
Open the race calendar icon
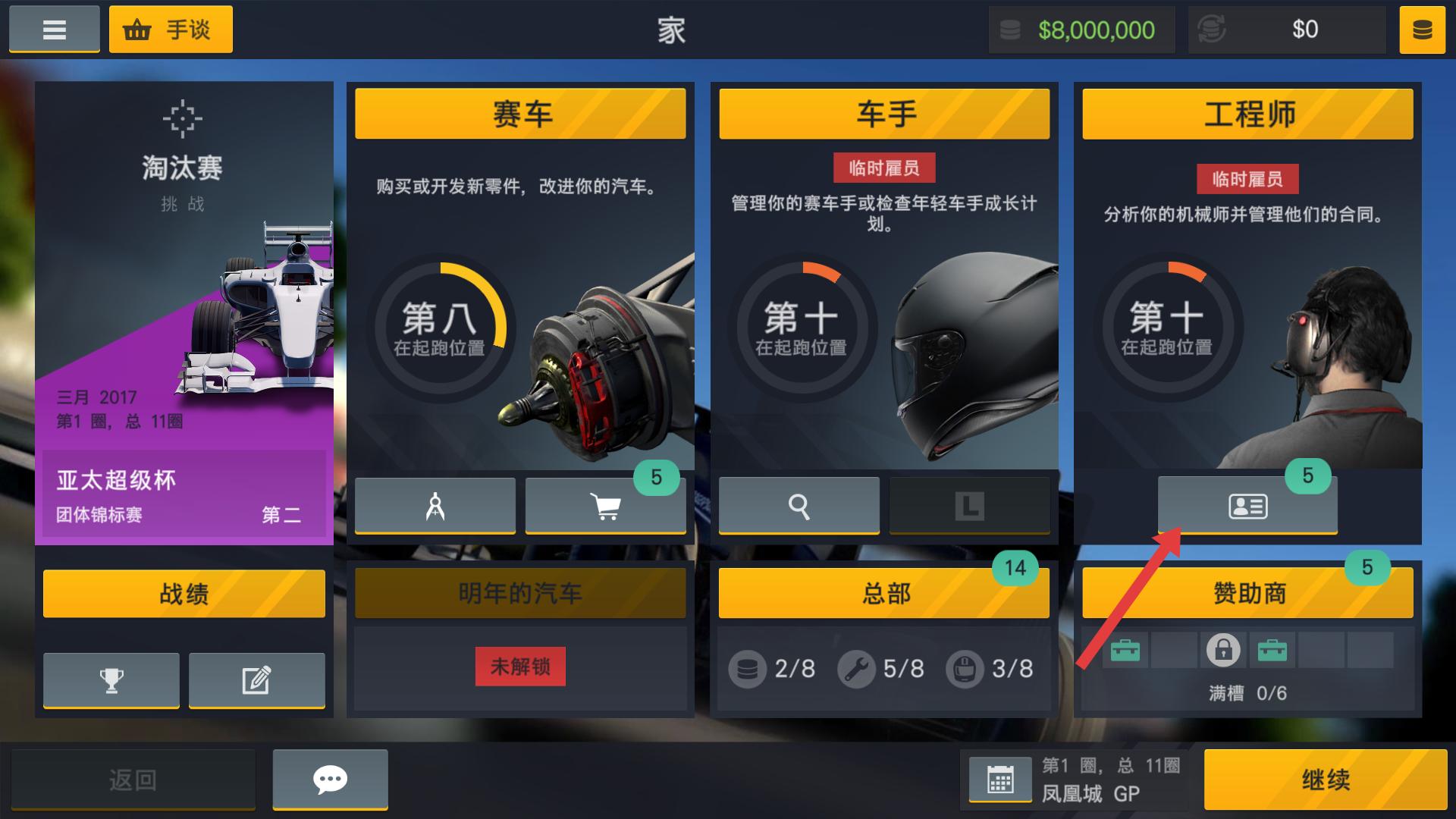pyautogui.click(x=1000, y=780)
